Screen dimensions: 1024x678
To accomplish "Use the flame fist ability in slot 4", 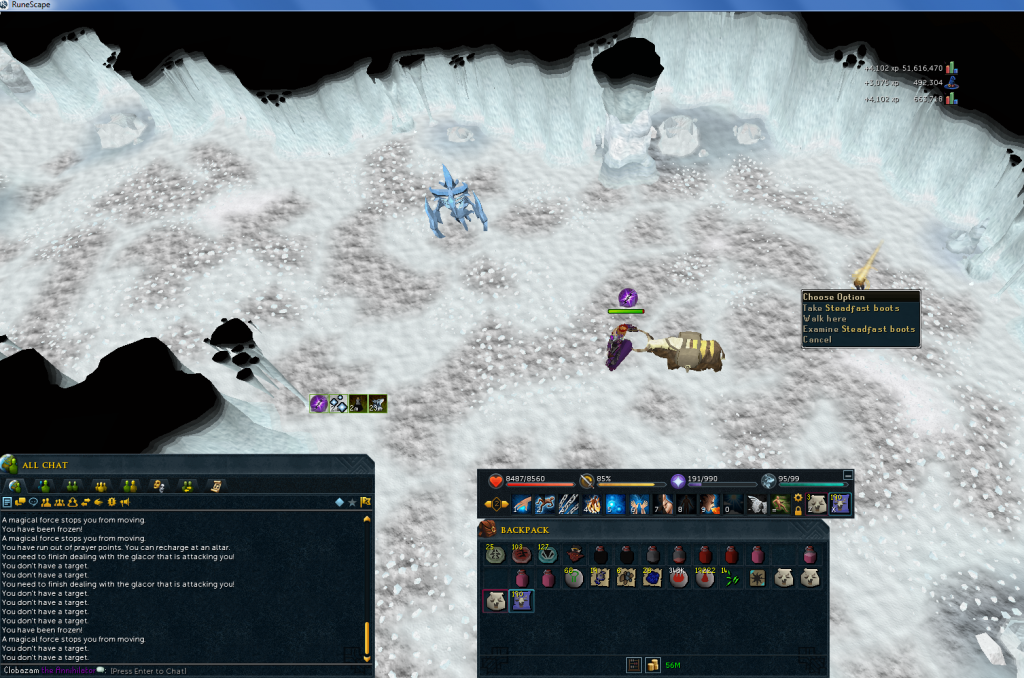I will [x=592, y=505].
